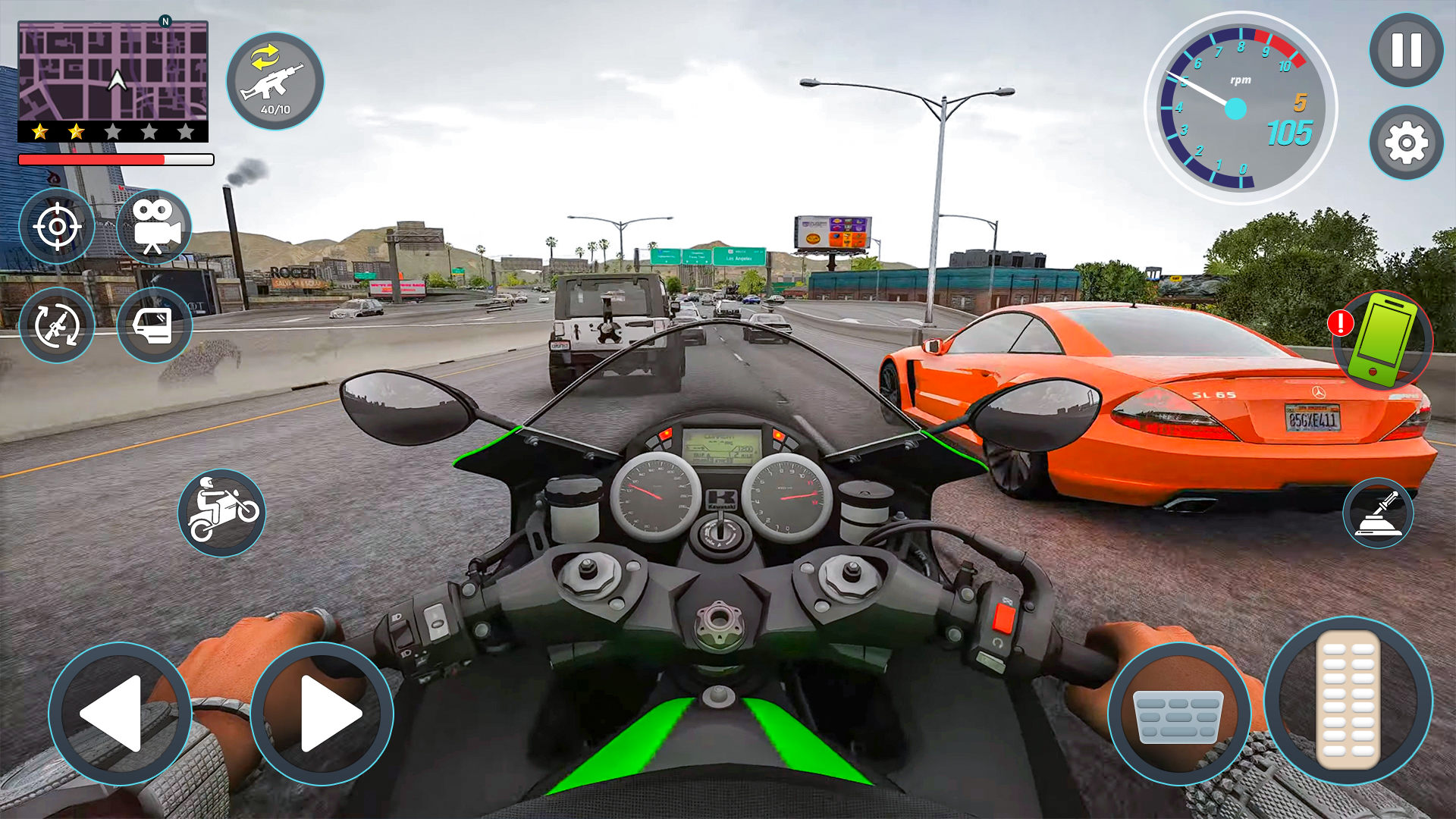Steer right with the right arrow
The image size is (1456, 819).
point(322,714)
